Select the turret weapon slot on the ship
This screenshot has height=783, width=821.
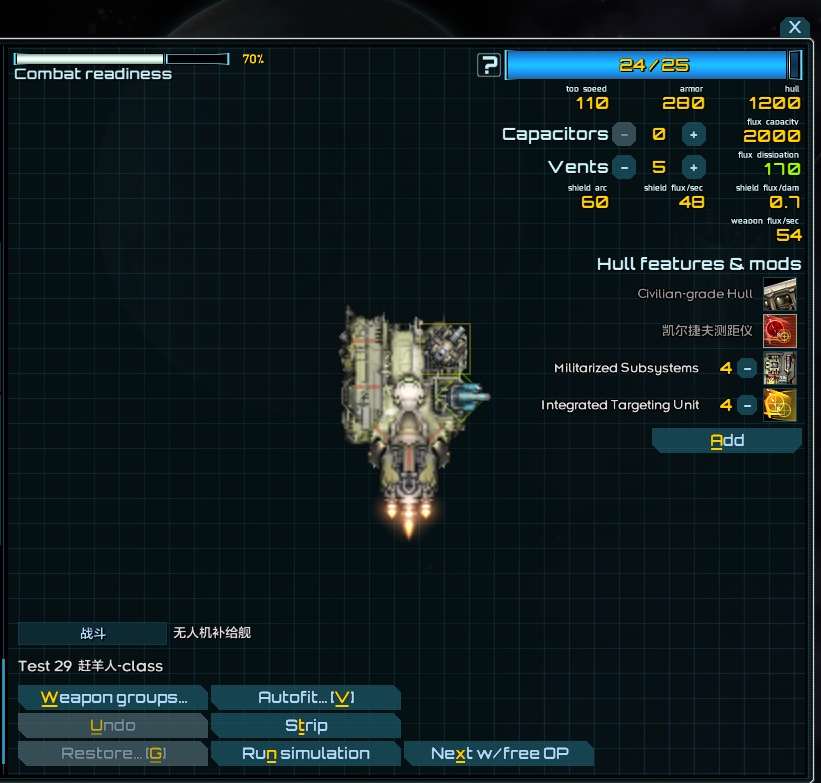click(468, 396)
